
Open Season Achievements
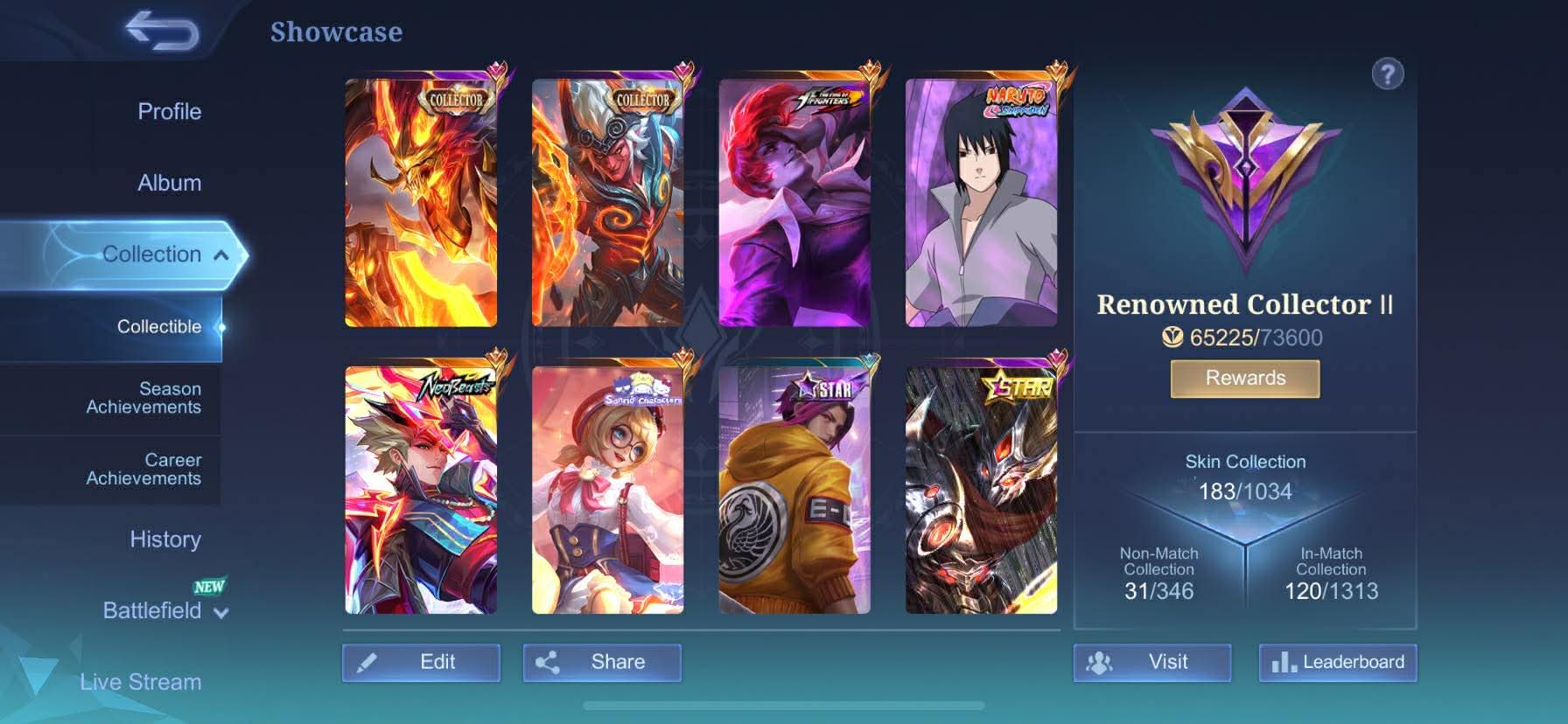click(143, 398)
